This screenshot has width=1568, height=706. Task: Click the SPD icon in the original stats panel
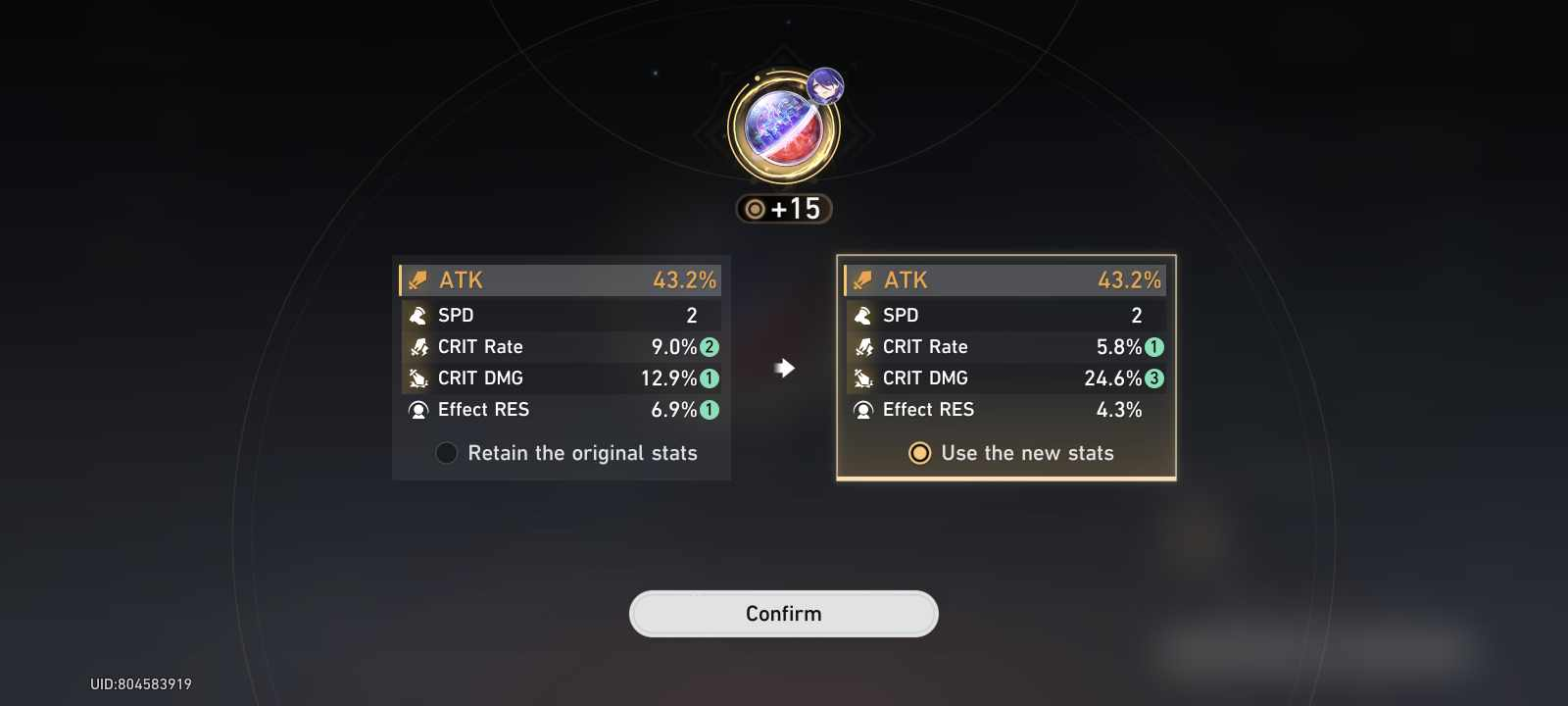[417, 315]
